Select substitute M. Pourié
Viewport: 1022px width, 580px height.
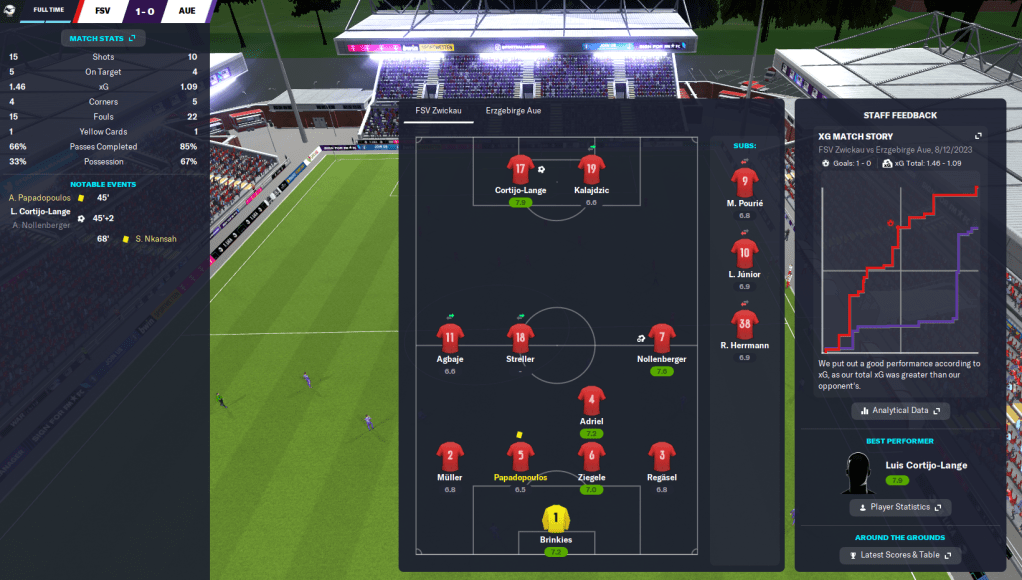point(745,182)
